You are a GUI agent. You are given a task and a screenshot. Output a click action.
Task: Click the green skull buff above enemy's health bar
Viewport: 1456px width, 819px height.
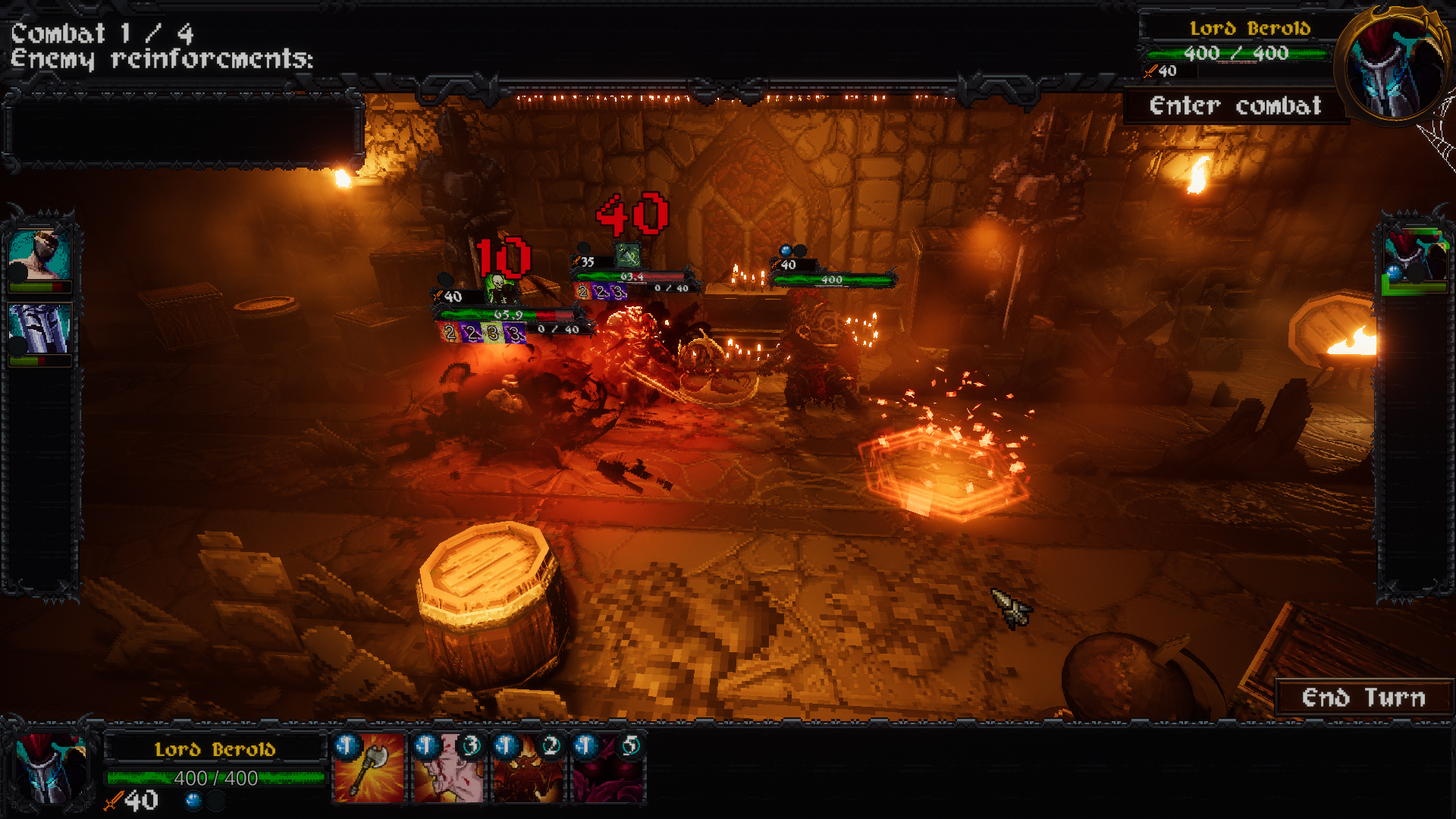[x=499, y=287]
